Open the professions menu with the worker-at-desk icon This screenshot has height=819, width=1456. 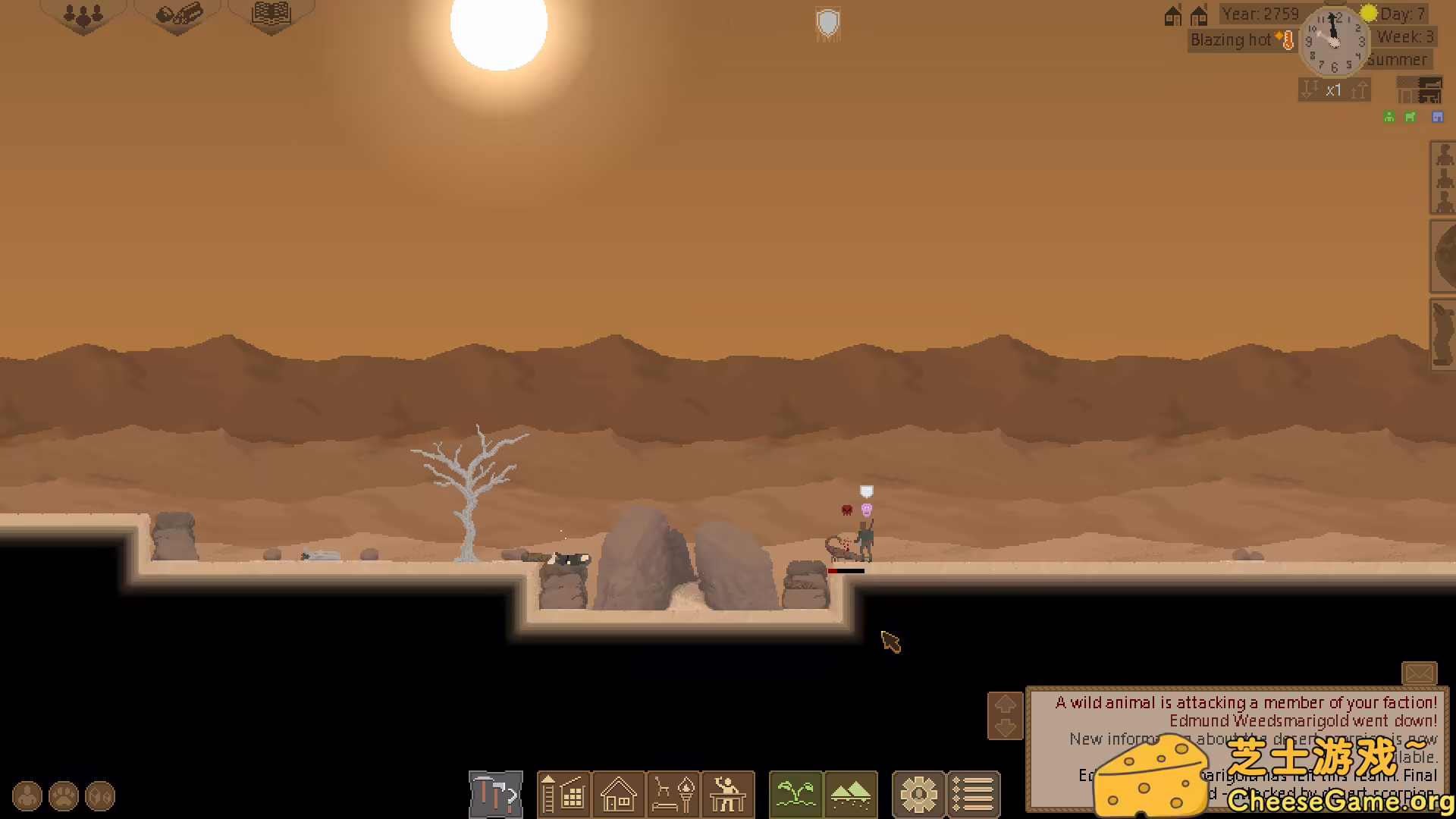tap(728, 795)
